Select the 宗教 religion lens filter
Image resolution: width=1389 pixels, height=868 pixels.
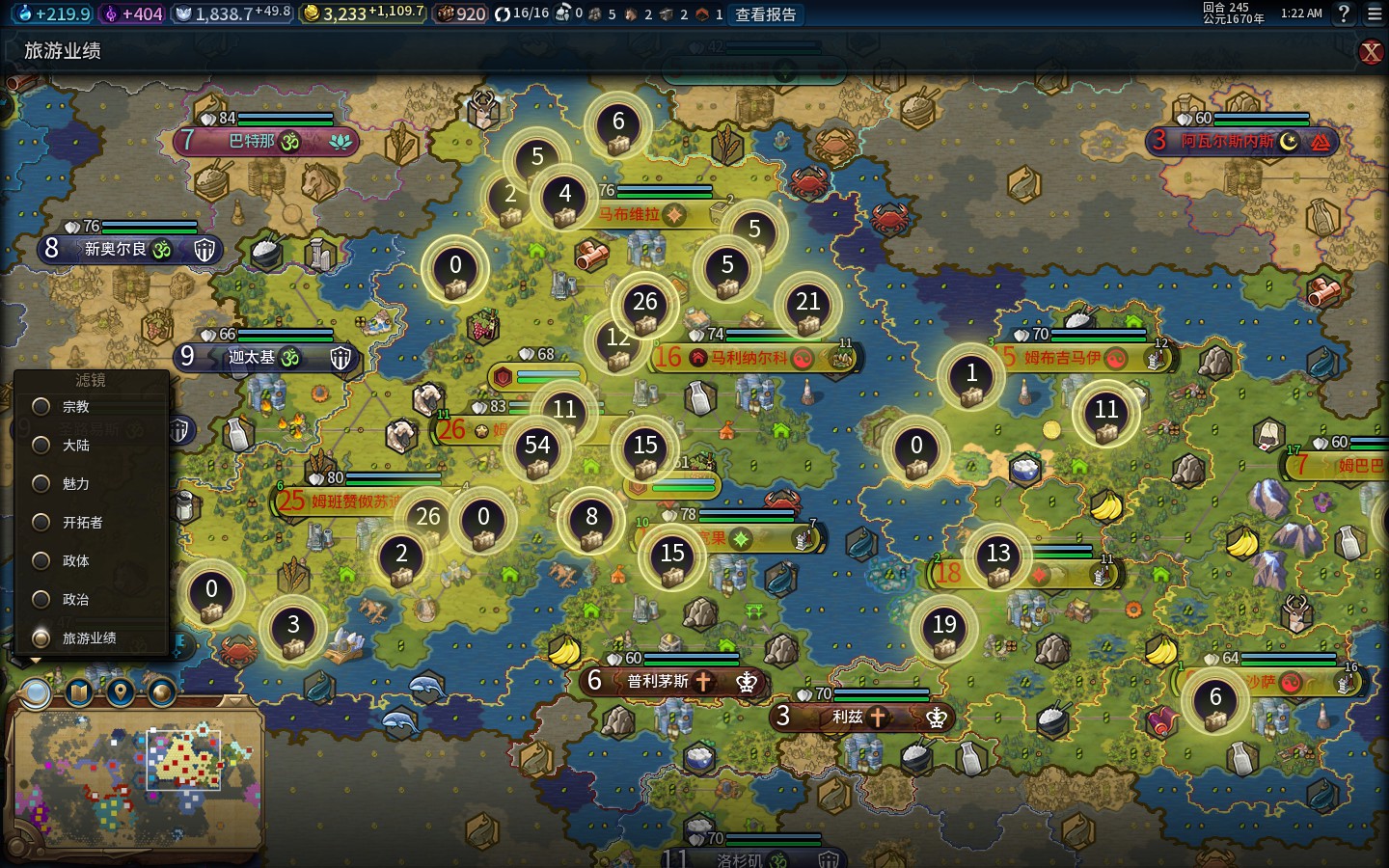41,407
